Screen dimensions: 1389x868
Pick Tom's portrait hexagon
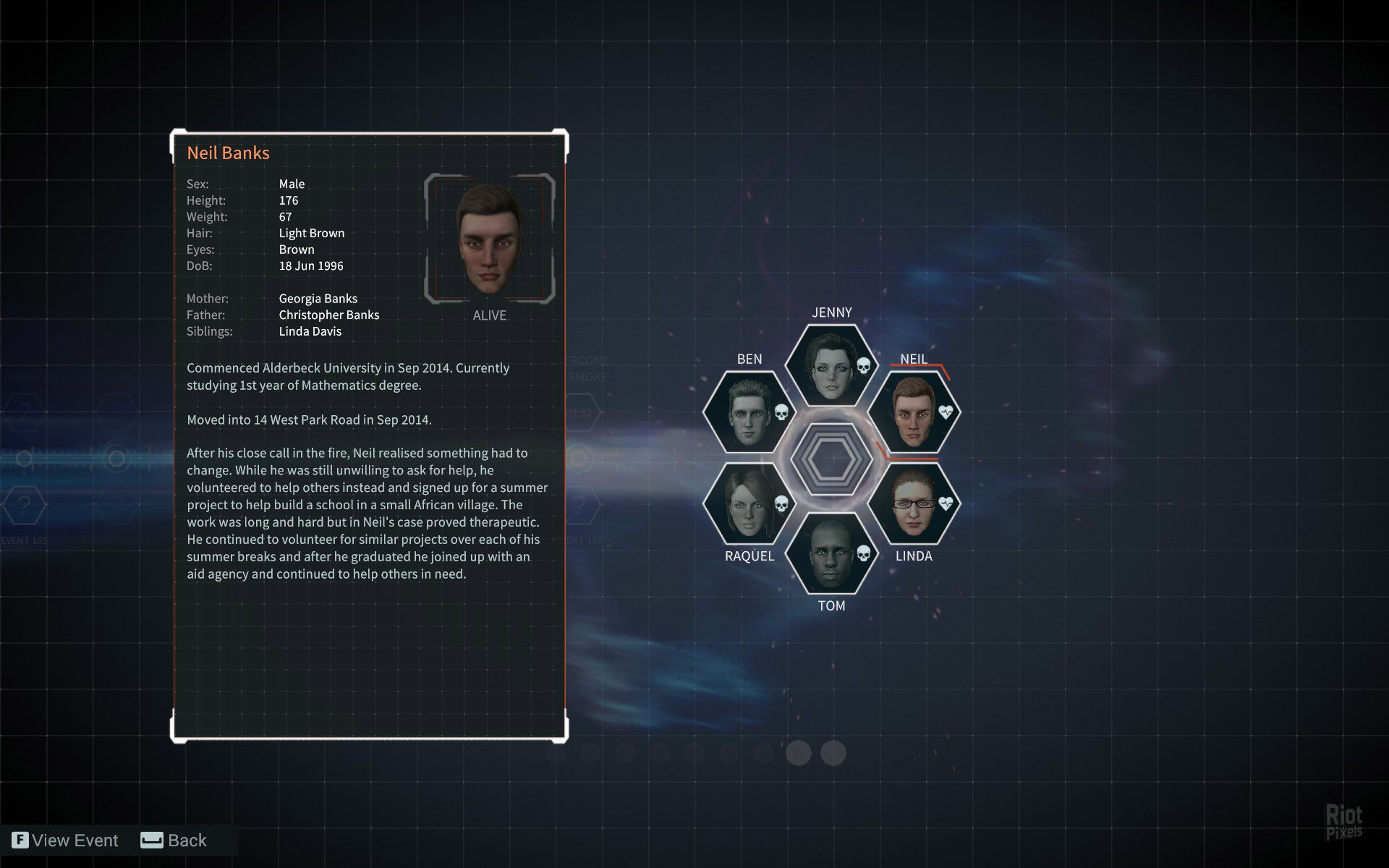pos(831,553)
